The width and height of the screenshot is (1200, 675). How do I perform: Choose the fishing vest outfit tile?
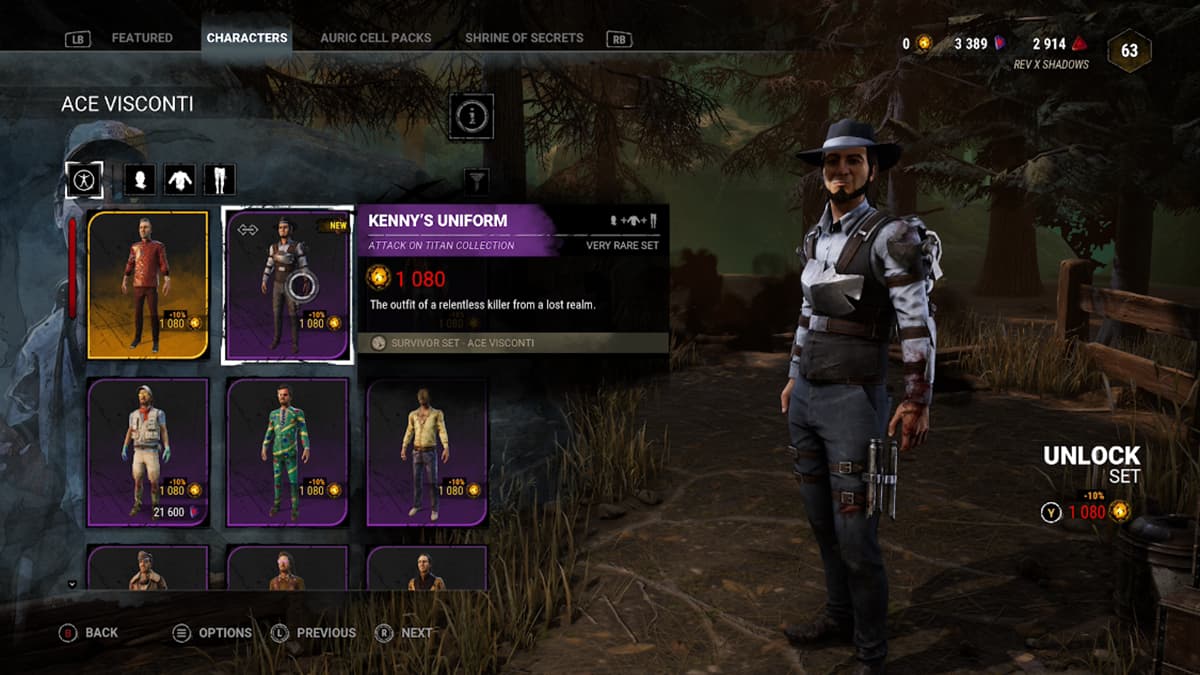coord(148,451)
